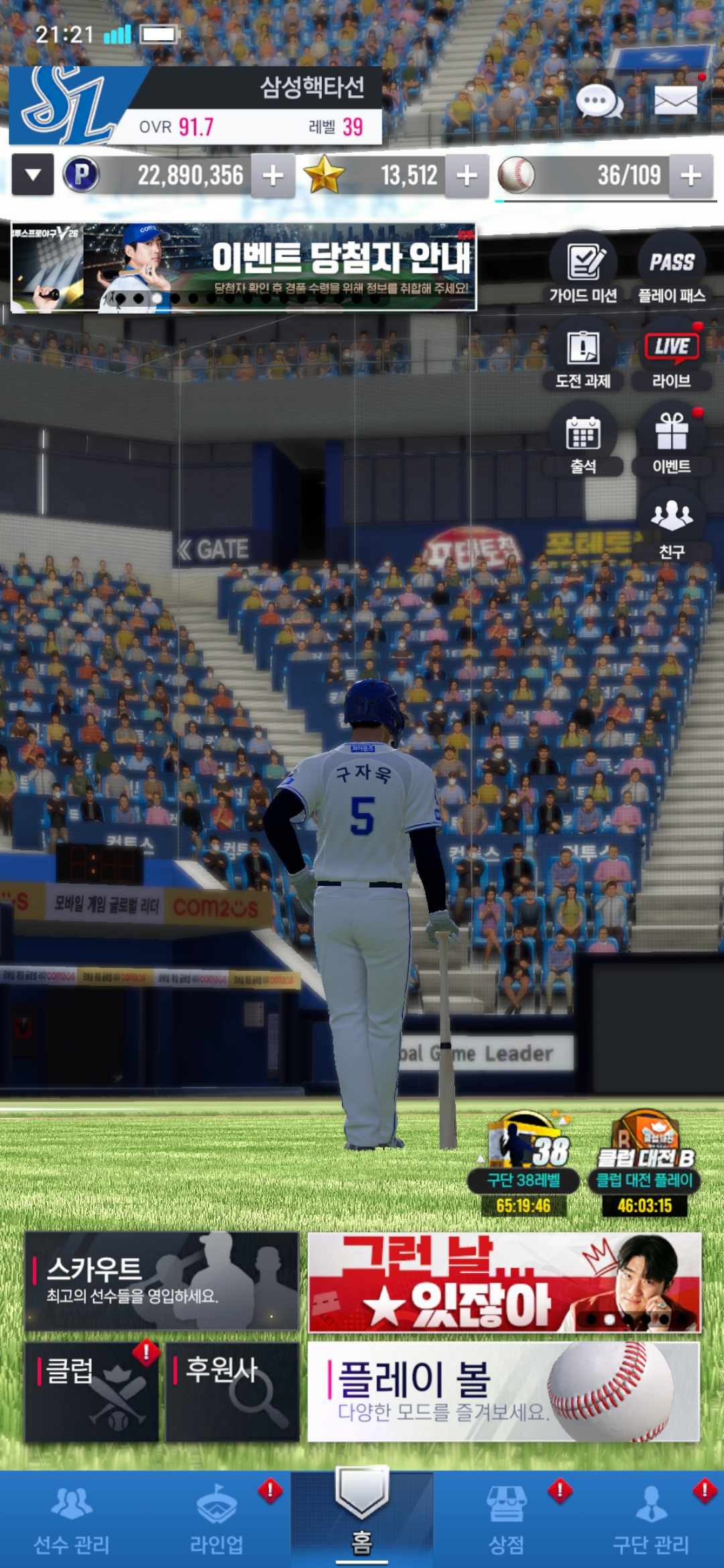
Task: Open the 친구 friends list
Action: point(672,525)
